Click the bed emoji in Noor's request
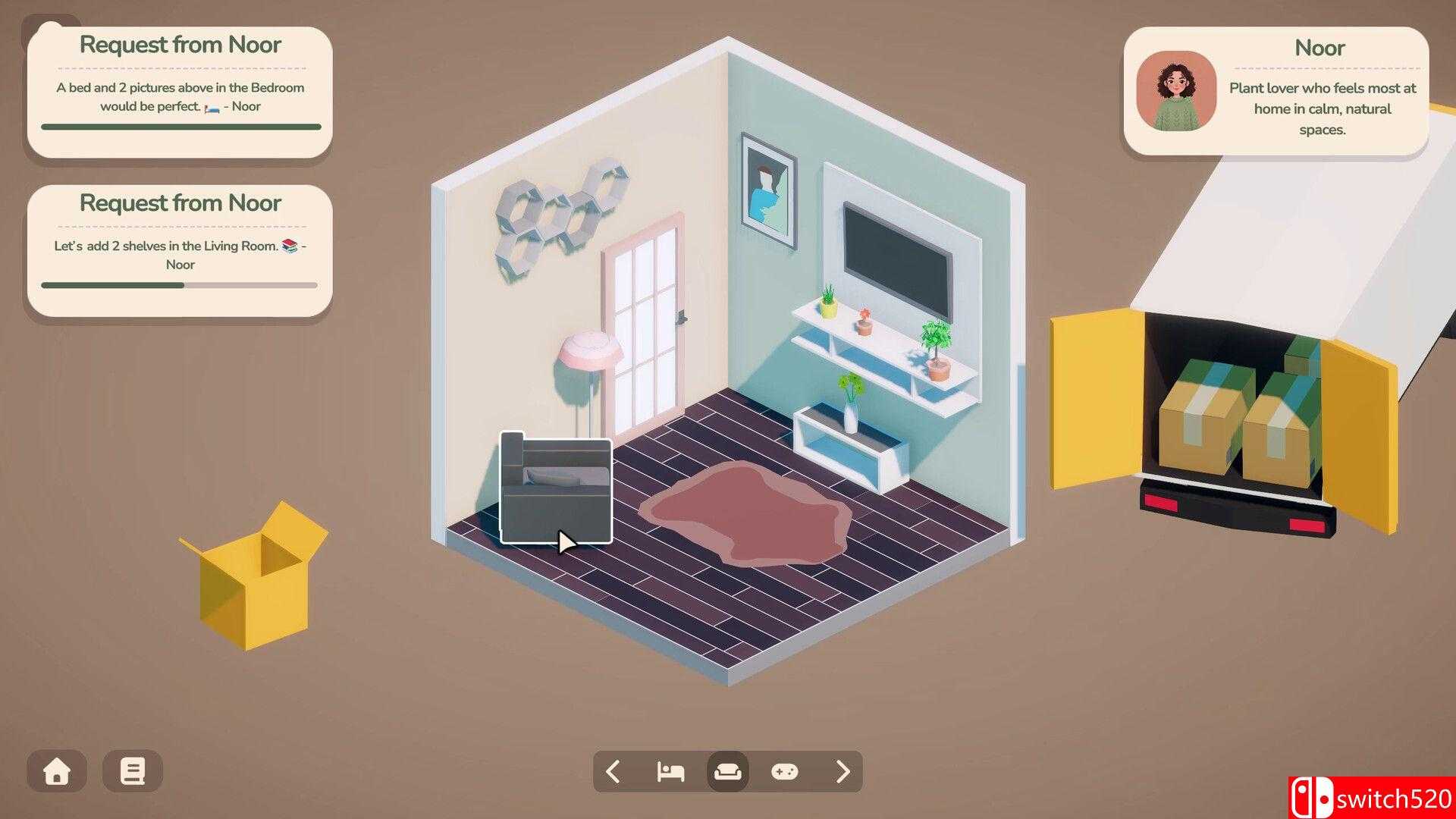Viewport: 1456px width, 819px height. point(212,106)
